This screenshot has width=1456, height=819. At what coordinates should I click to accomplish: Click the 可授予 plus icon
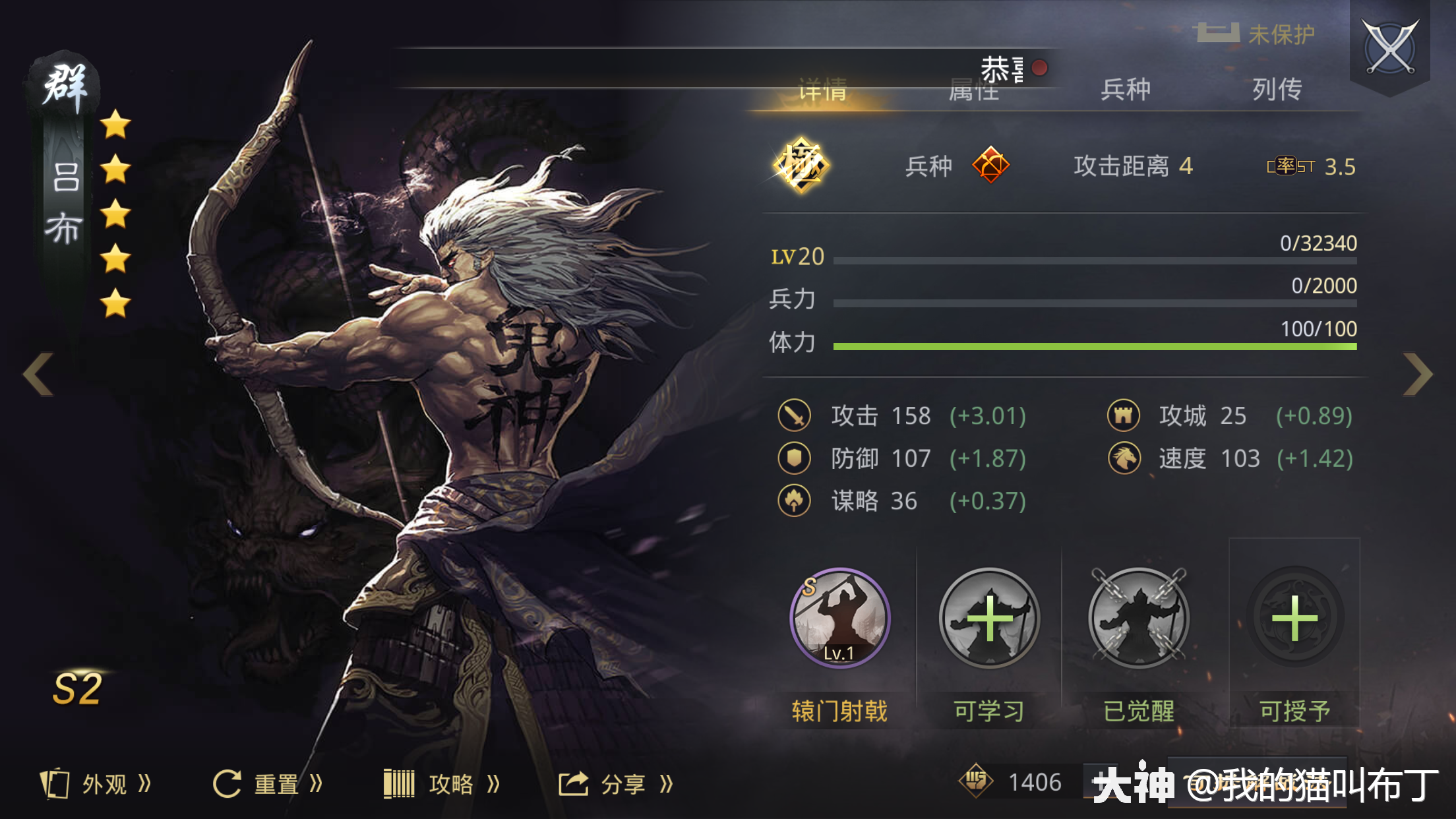(x=1294, y=619)
